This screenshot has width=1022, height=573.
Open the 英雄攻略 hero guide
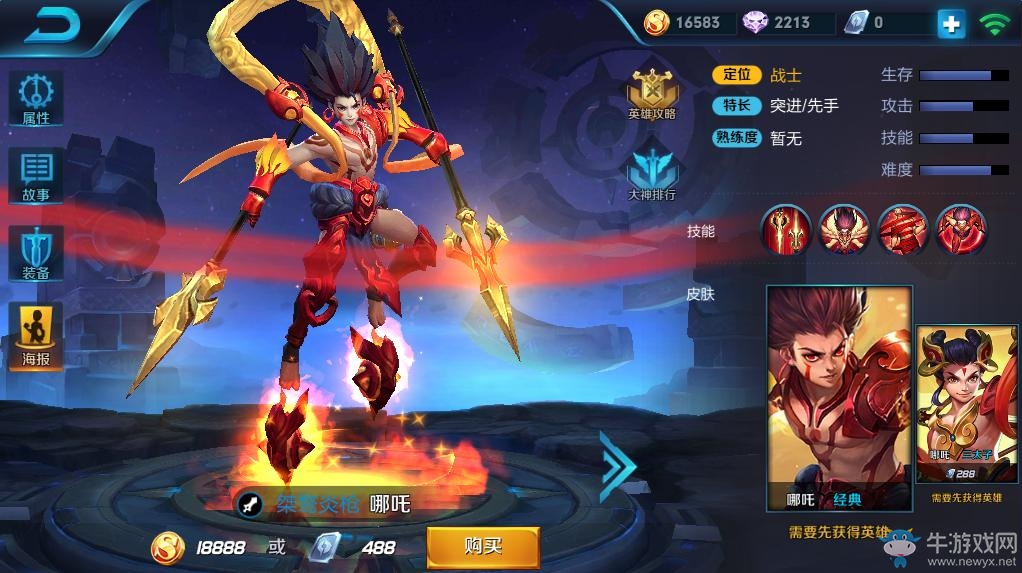tap(651, 95)
